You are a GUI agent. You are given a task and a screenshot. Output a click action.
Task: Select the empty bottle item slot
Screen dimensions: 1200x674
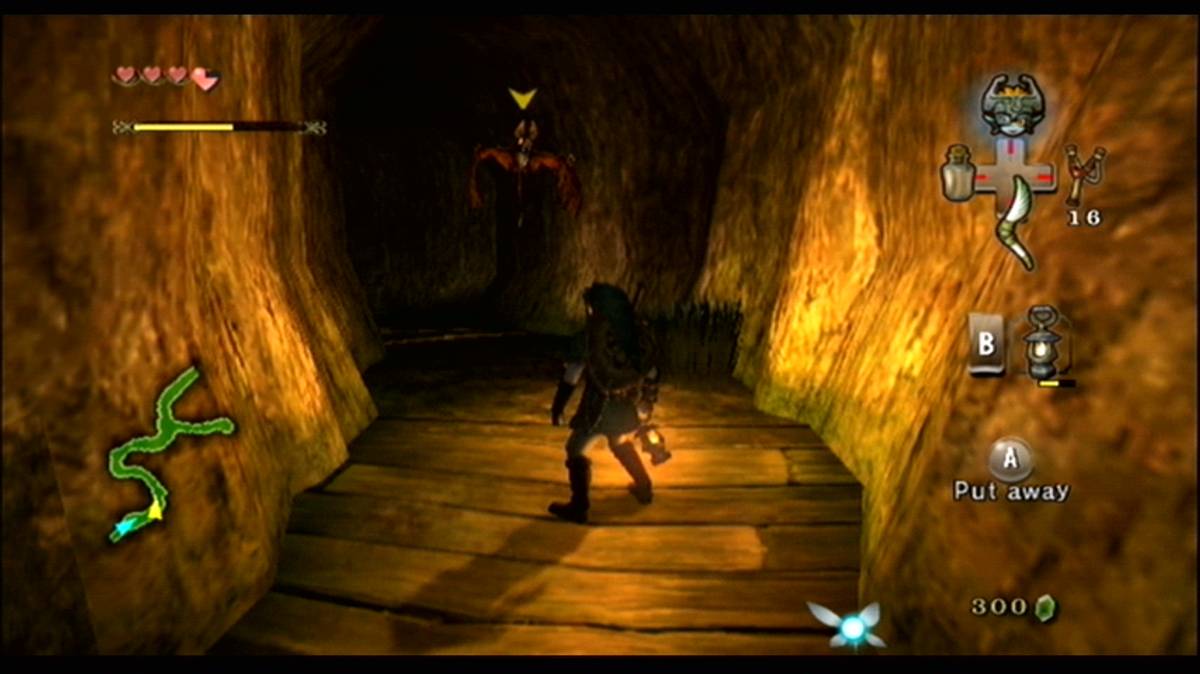[x=957, y=172]
